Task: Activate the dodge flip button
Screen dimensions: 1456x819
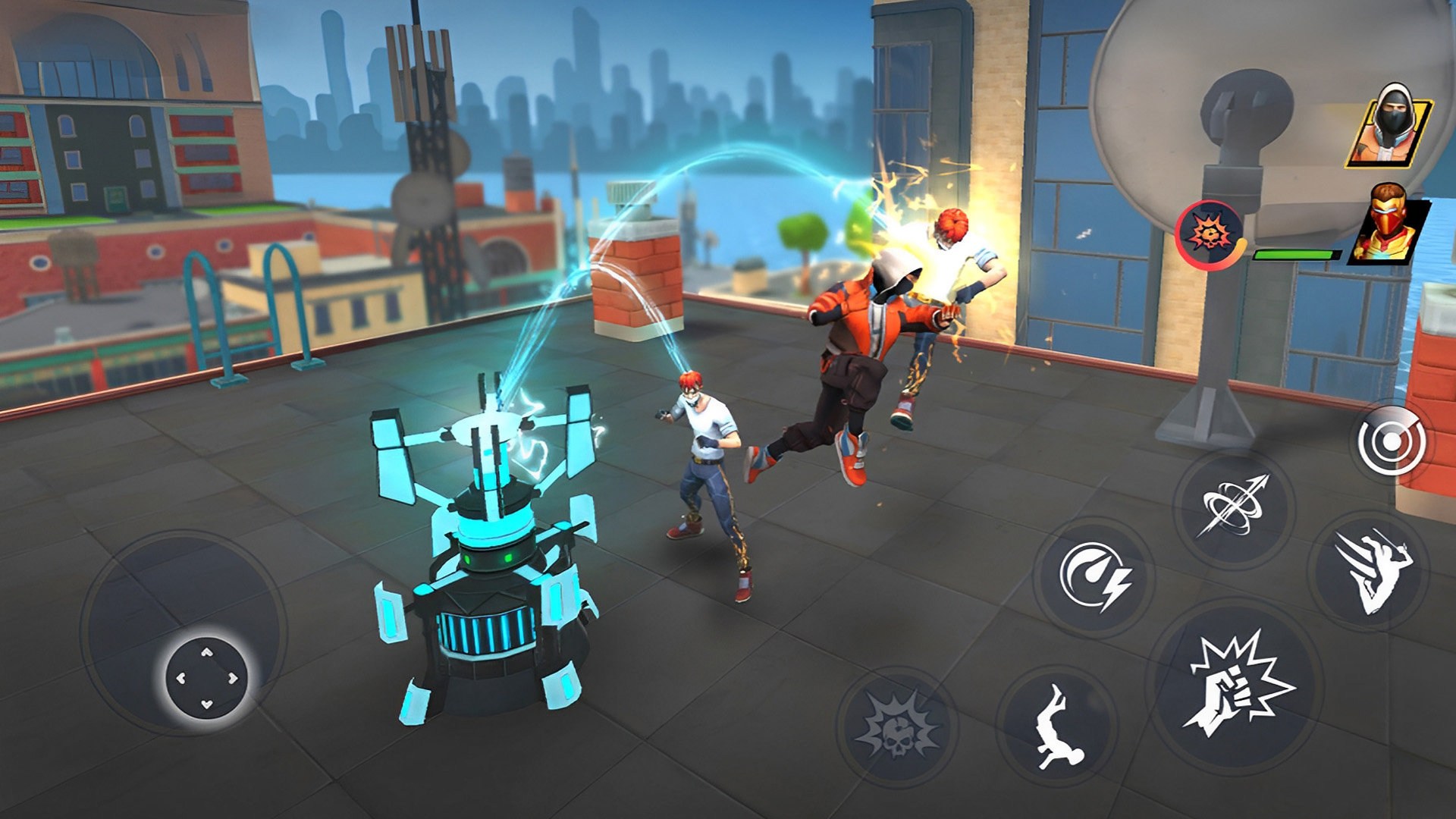Action: click(x=1056, y=726)
